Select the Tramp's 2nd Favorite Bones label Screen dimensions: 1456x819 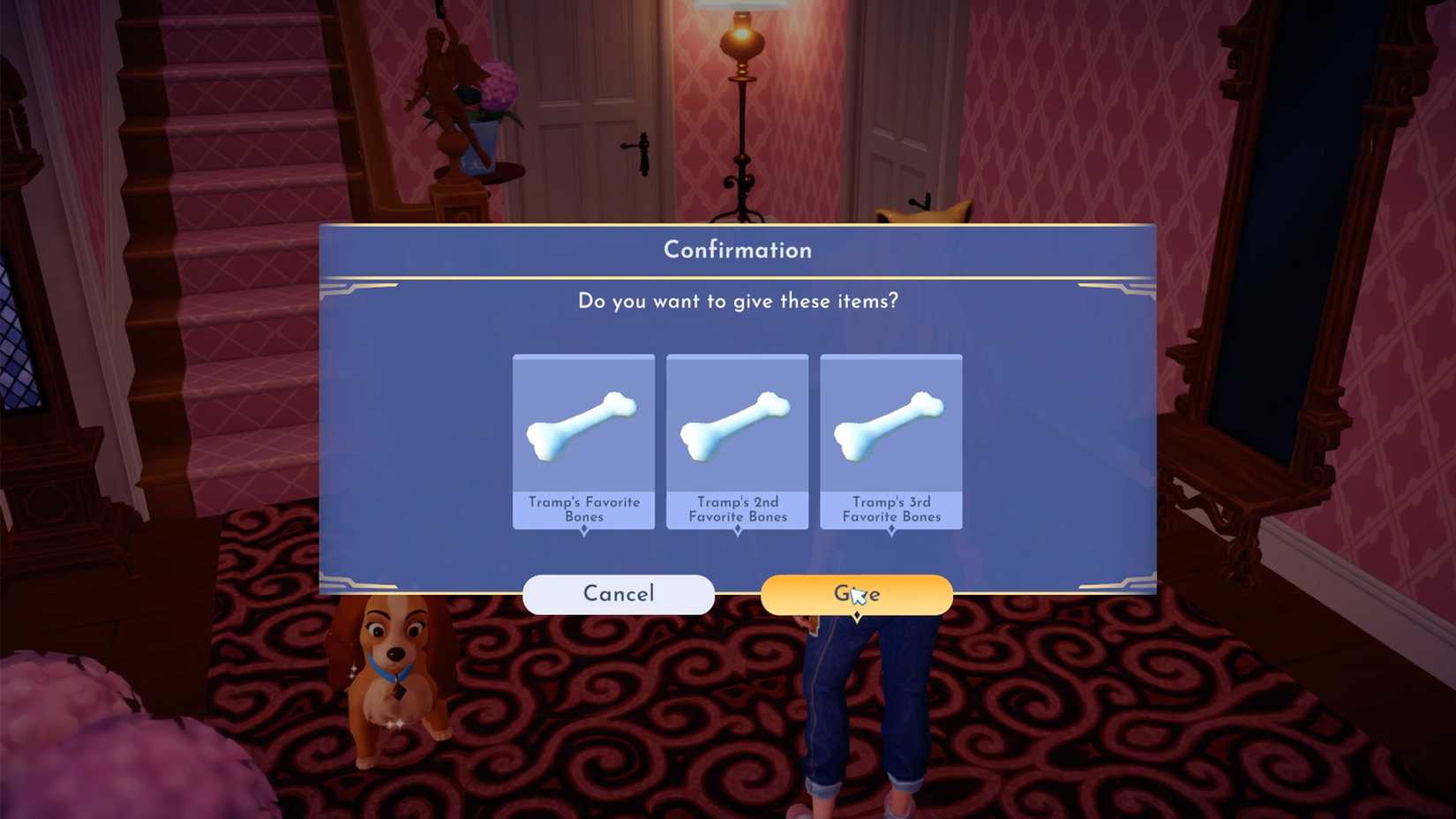click(738, 509)
